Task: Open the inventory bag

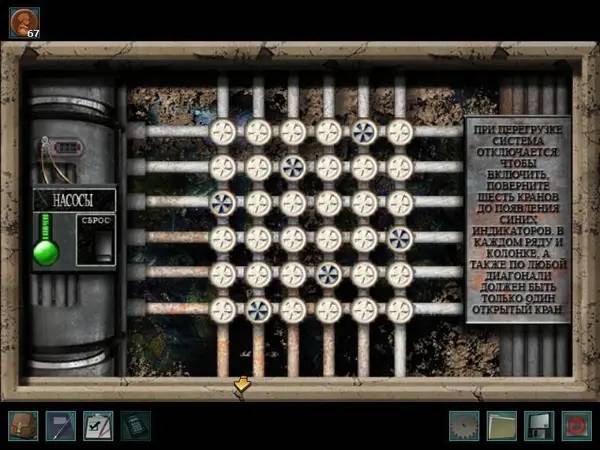Action: [24, 425]
